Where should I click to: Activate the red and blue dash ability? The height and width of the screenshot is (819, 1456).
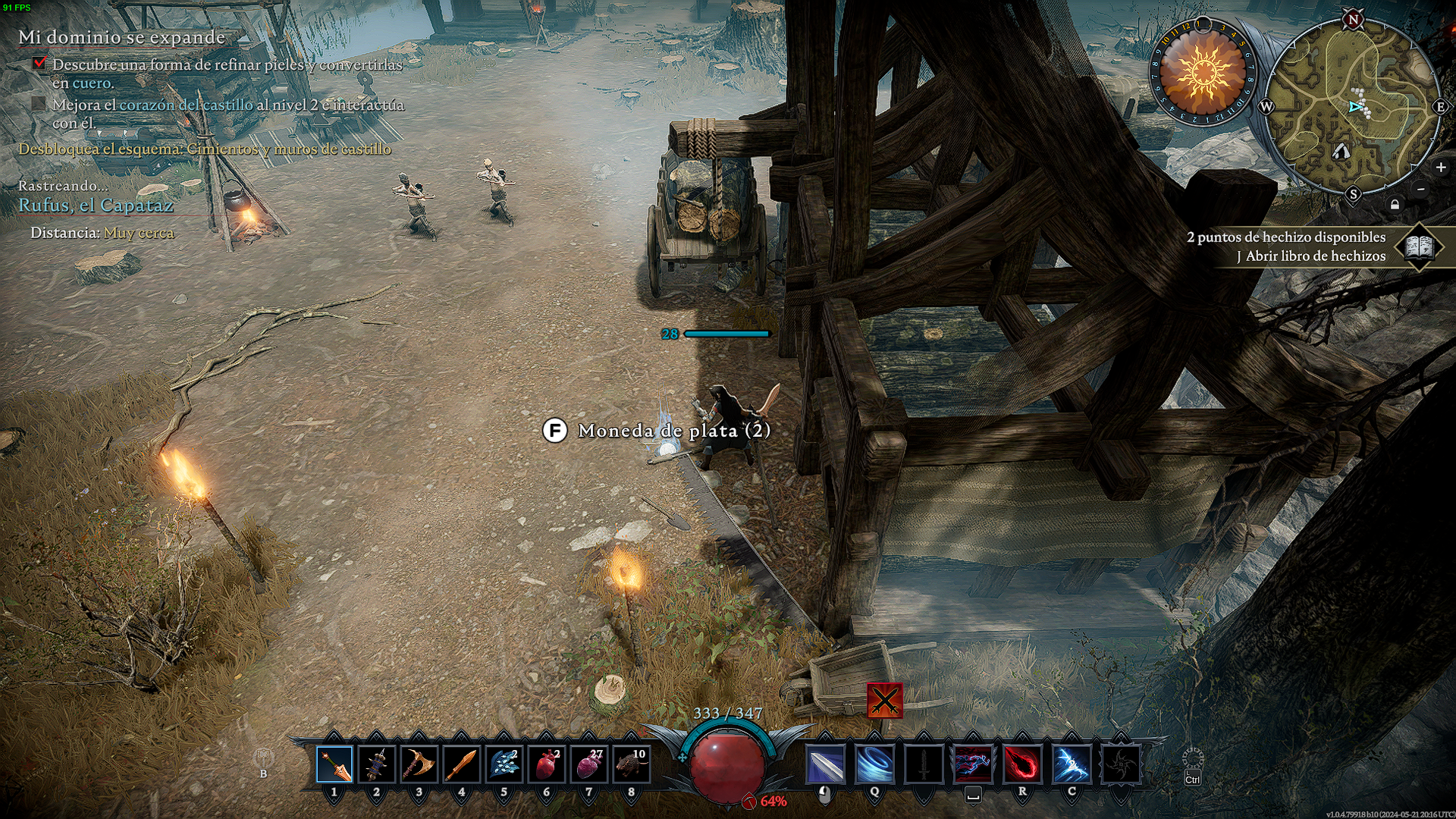coord(973,764)
